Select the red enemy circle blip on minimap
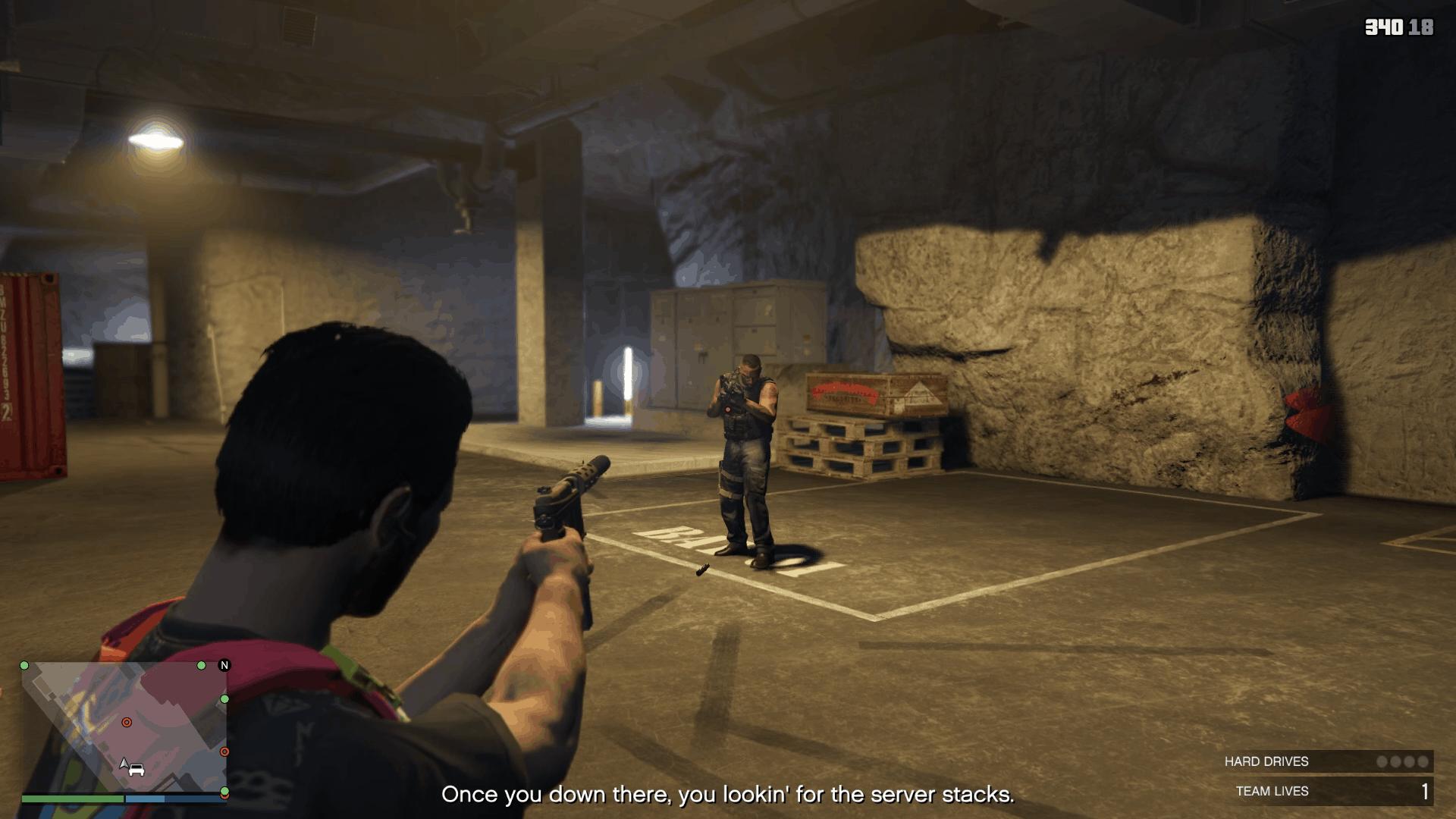The width and height of the screenshot is (1456, 819). click(x=127, y=723)
